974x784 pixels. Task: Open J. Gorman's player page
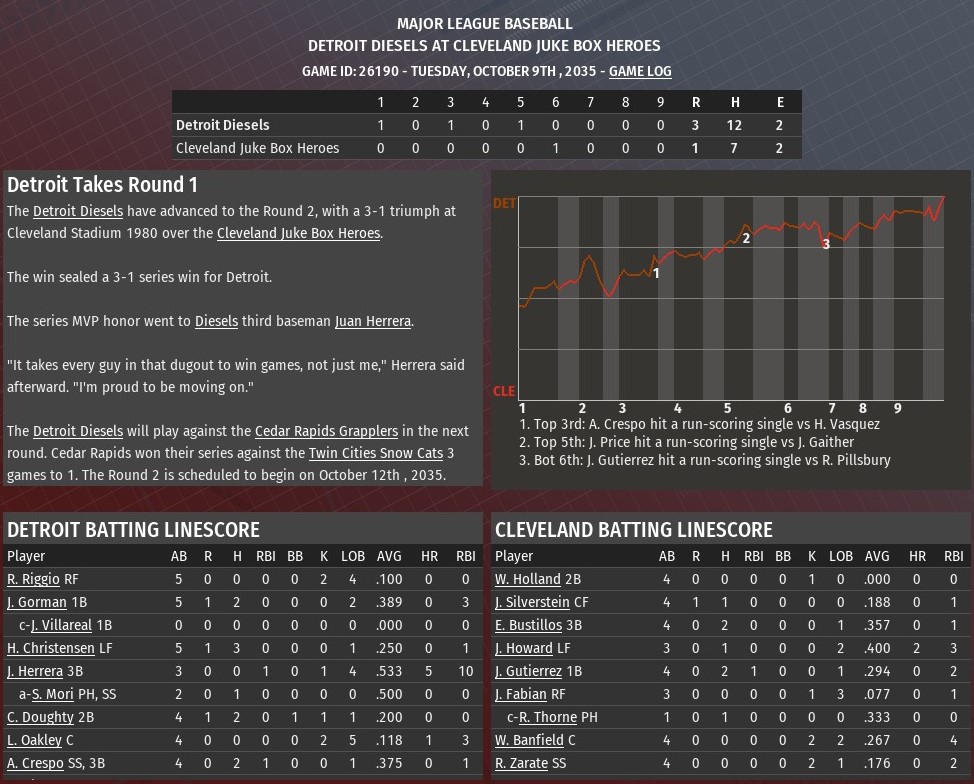(x=36, y=602)
